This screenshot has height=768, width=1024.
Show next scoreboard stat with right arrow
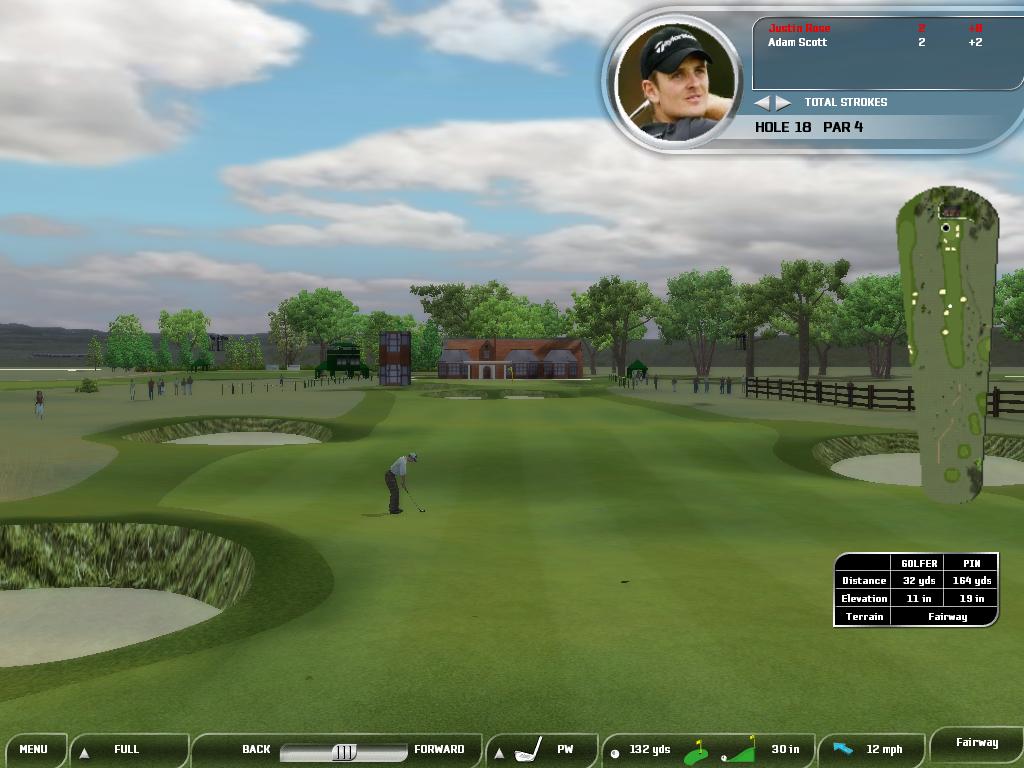click(783, 103)
